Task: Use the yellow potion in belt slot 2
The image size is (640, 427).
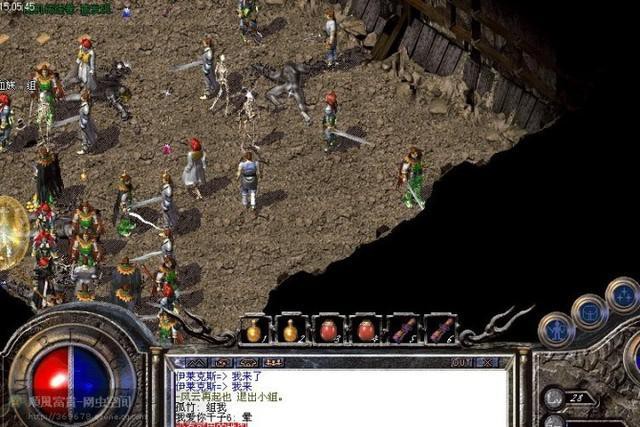Action: [290, 329]
